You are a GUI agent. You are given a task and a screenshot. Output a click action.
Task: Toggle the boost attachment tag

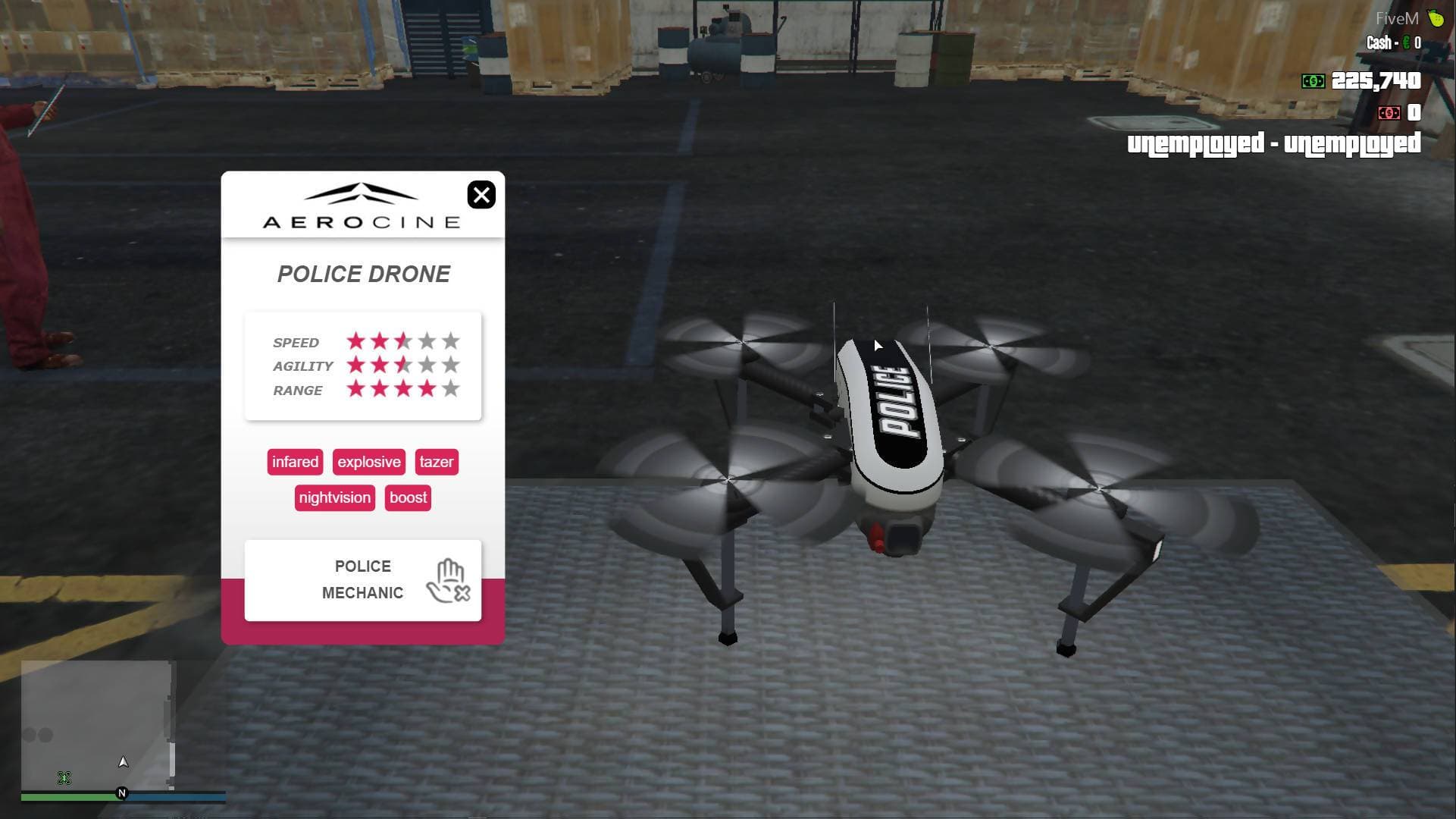[408, 497]
